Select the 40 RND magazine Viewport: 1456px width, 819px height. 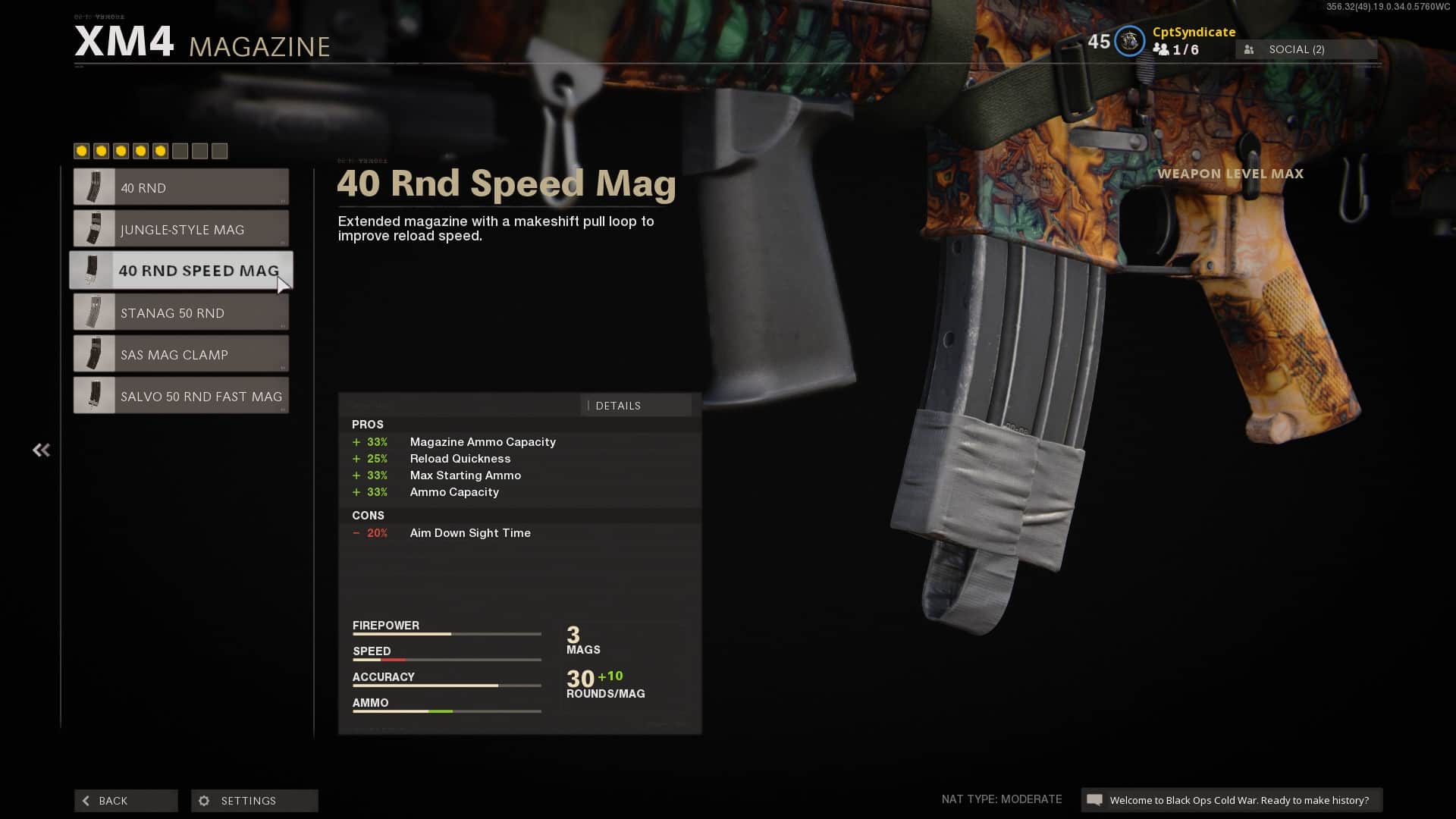[181, 187]
